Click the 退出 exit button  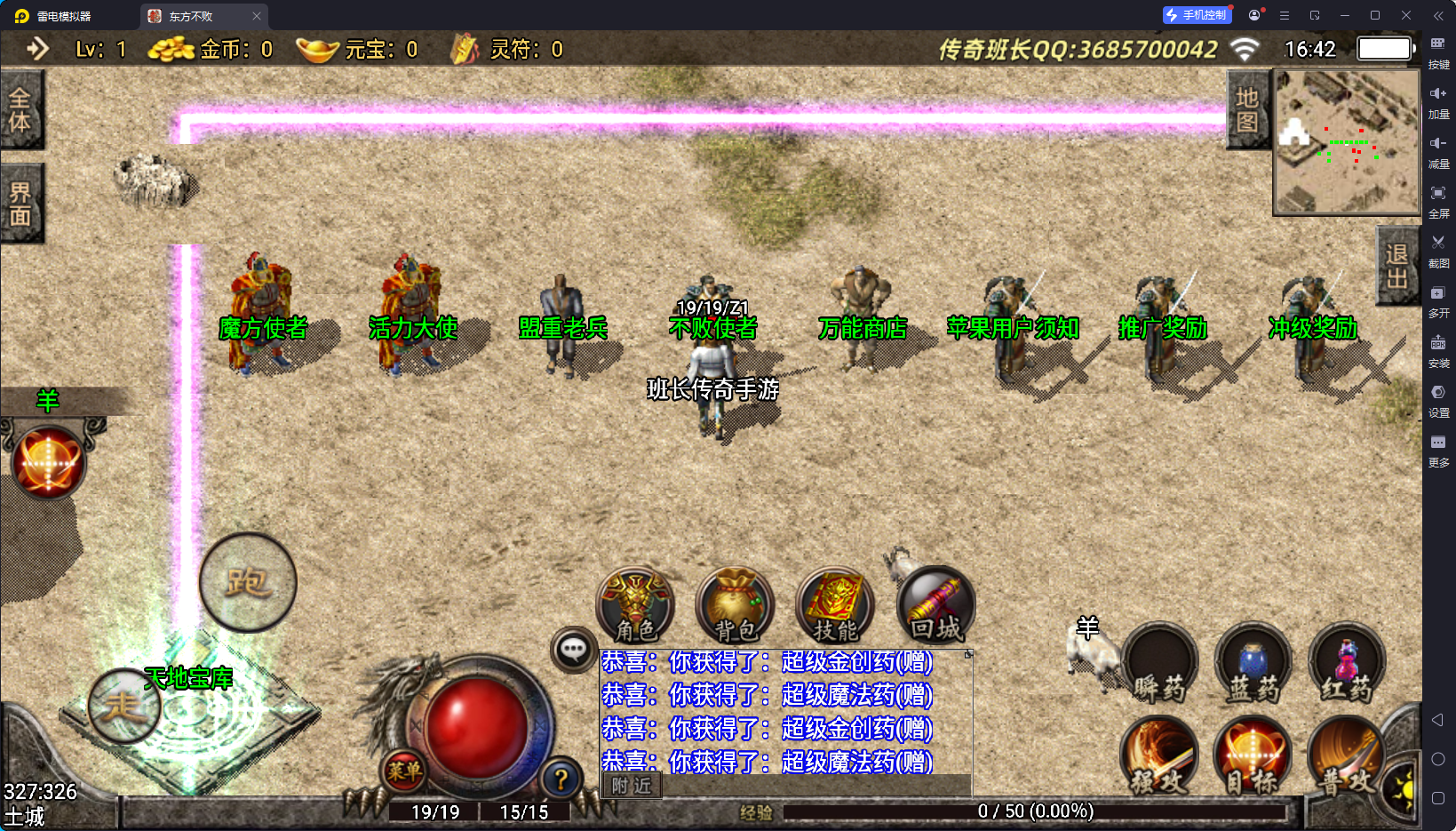1396,266
